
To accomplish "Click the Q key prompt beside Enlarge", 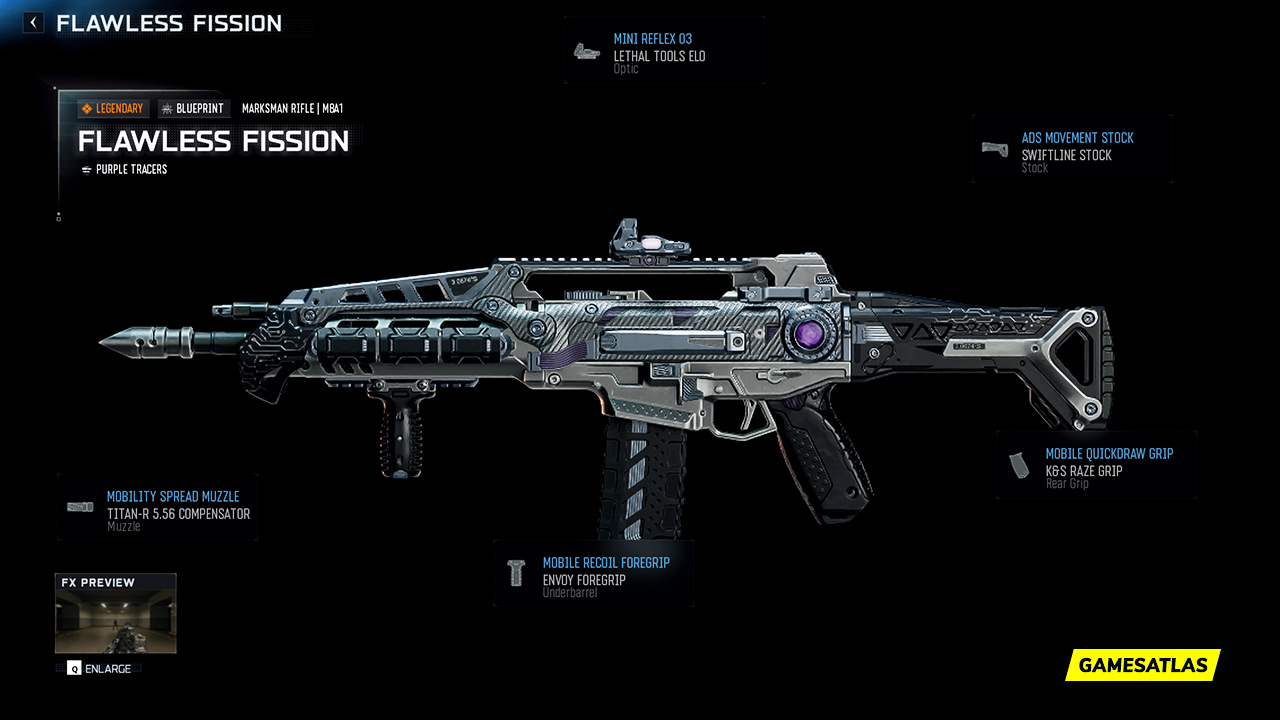I will click(72, 668).
